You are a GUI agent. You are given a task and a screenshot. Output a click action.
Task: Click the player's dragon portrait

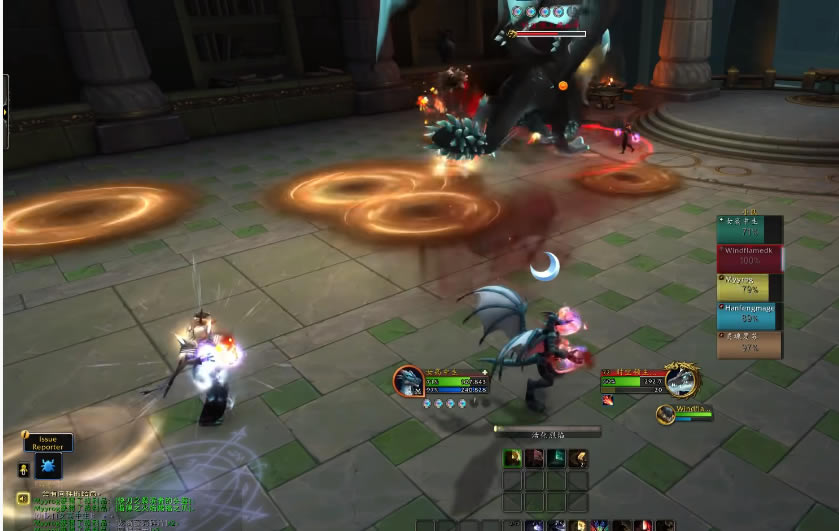coord(408,380)
